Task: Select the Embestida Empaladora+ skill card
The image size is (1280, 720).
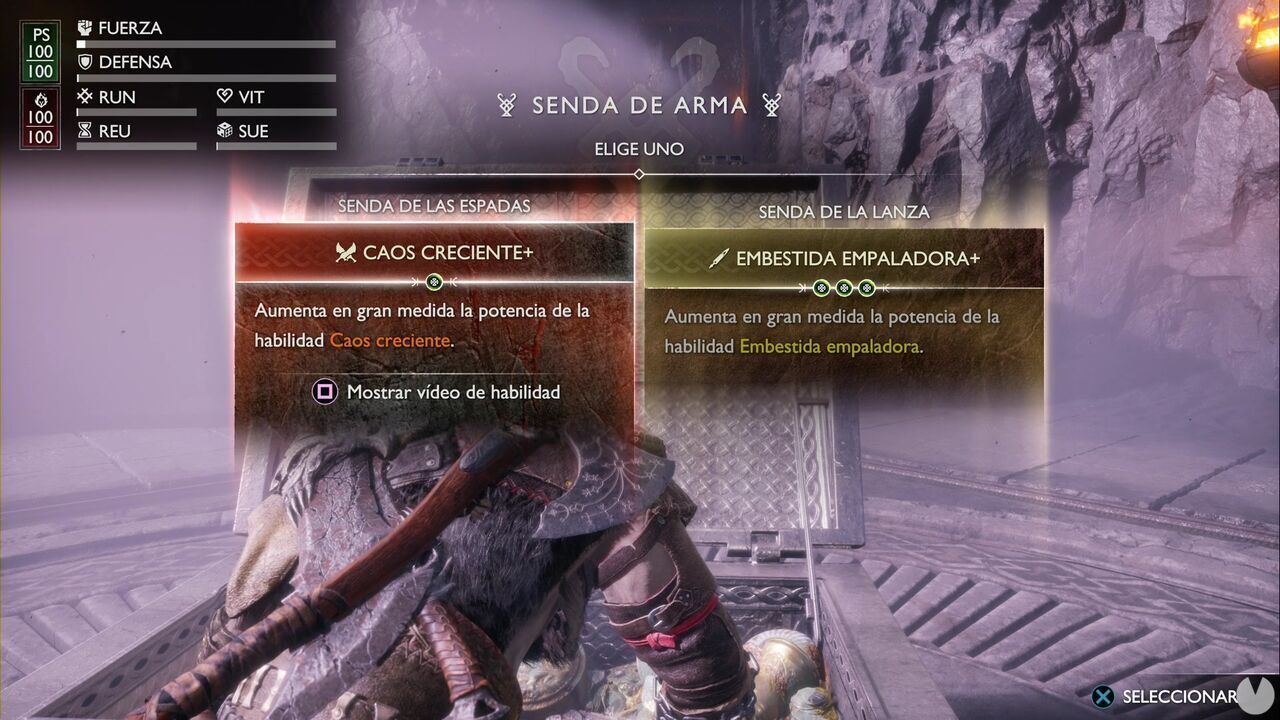Action: point(844,300)
